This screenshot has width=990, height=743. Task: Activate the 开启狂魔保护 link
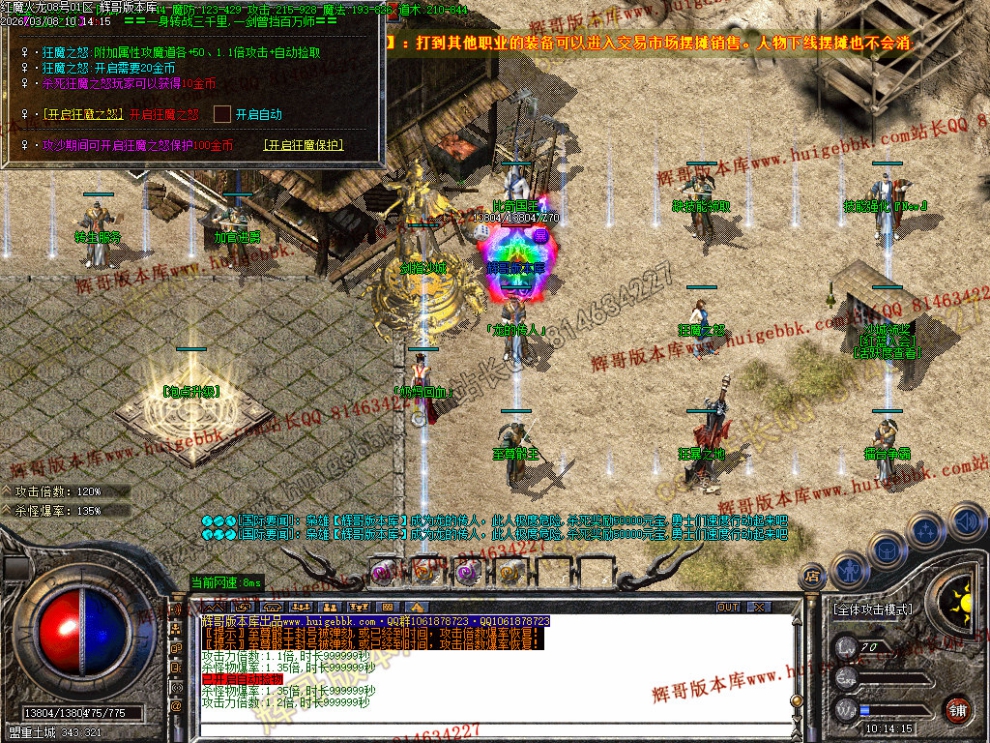303,145
